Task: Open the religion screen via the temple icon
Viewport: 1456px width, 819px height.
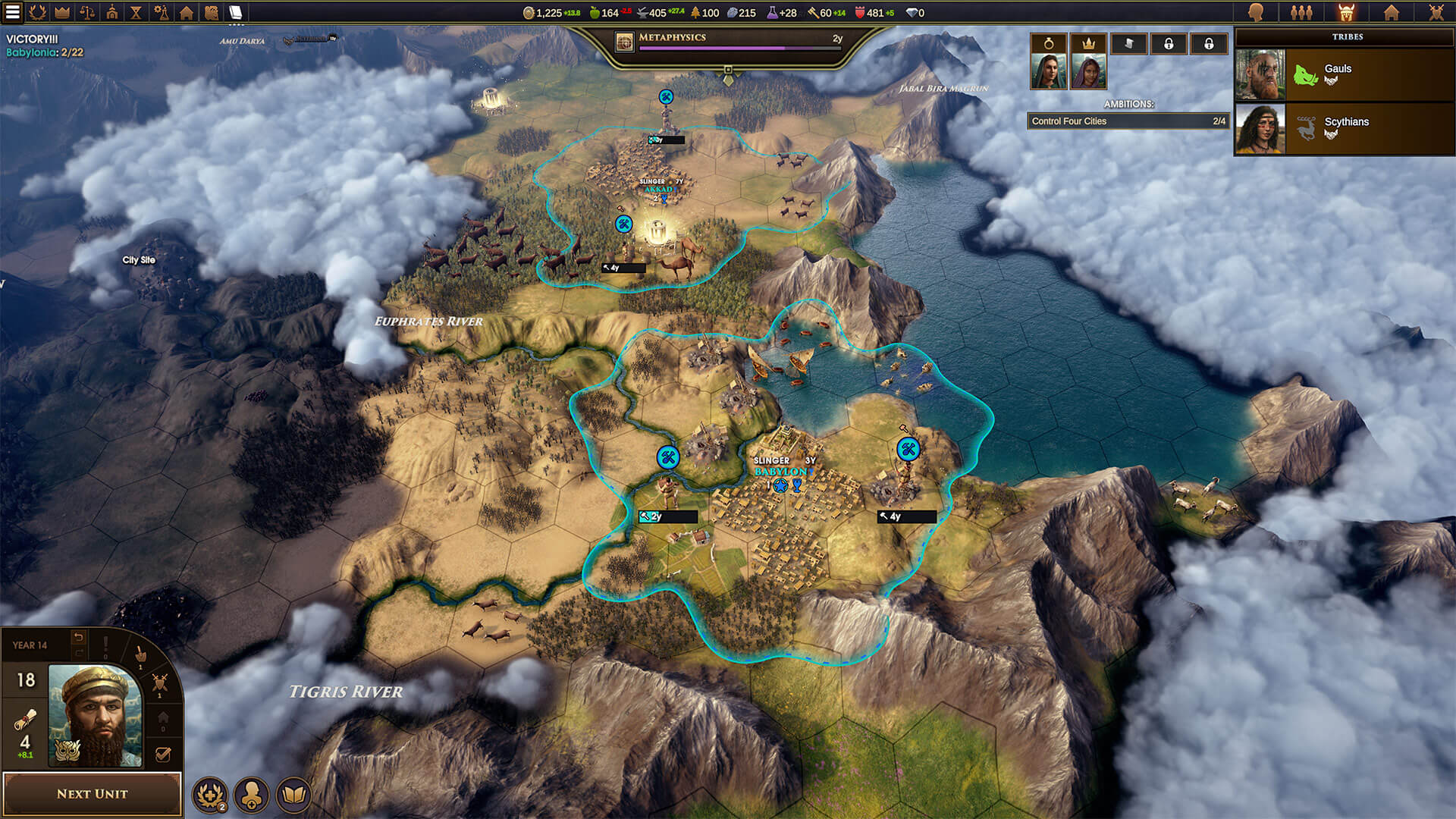Action: pyautogui.click(x=111, y=12)
